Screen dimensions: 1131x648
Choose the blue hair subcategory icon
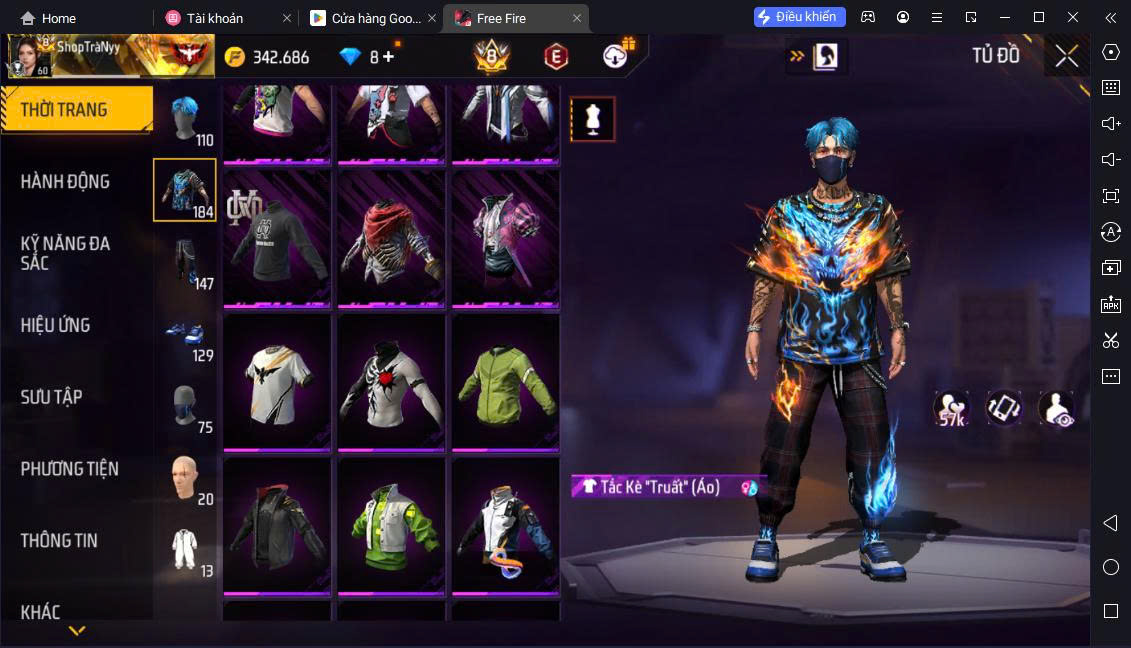tap(185, 119)
